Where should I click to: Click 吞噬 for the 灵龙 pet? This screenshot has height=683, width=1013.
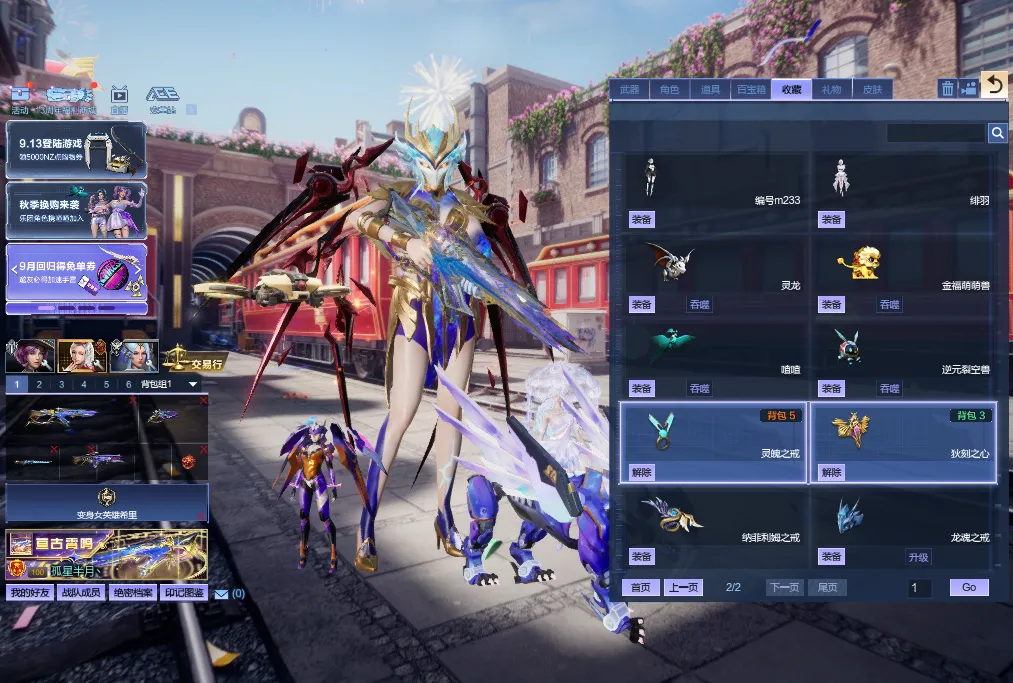coord(699,304)
